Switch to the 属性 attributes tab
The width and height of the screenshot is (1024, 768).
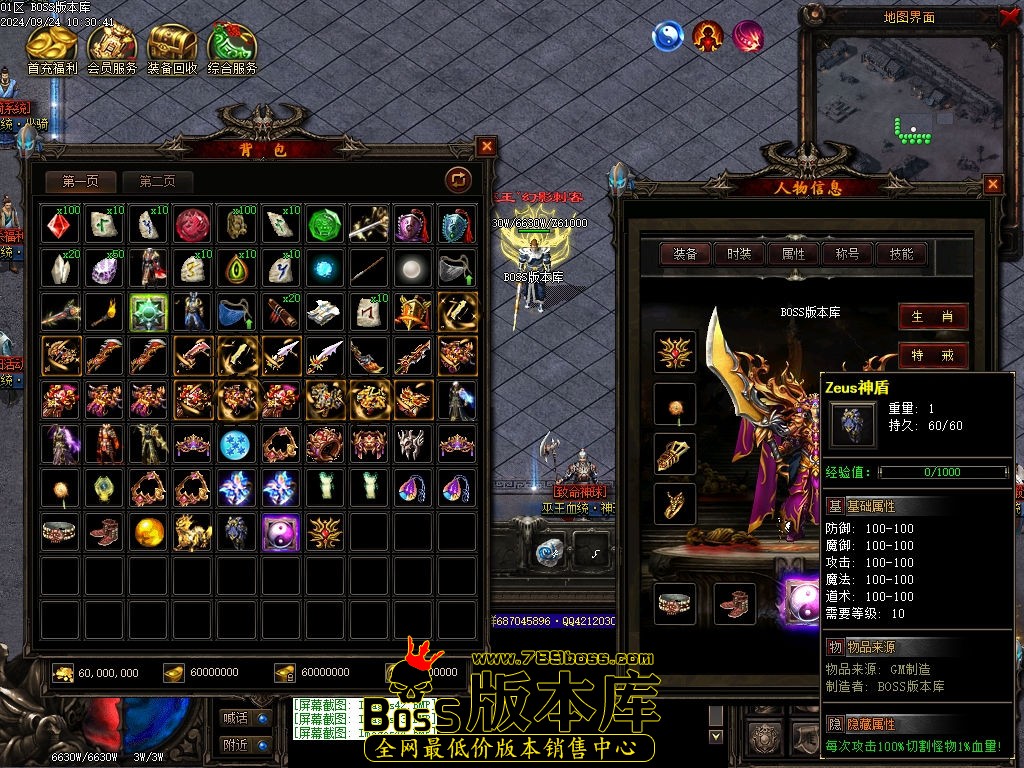point(794,254)
